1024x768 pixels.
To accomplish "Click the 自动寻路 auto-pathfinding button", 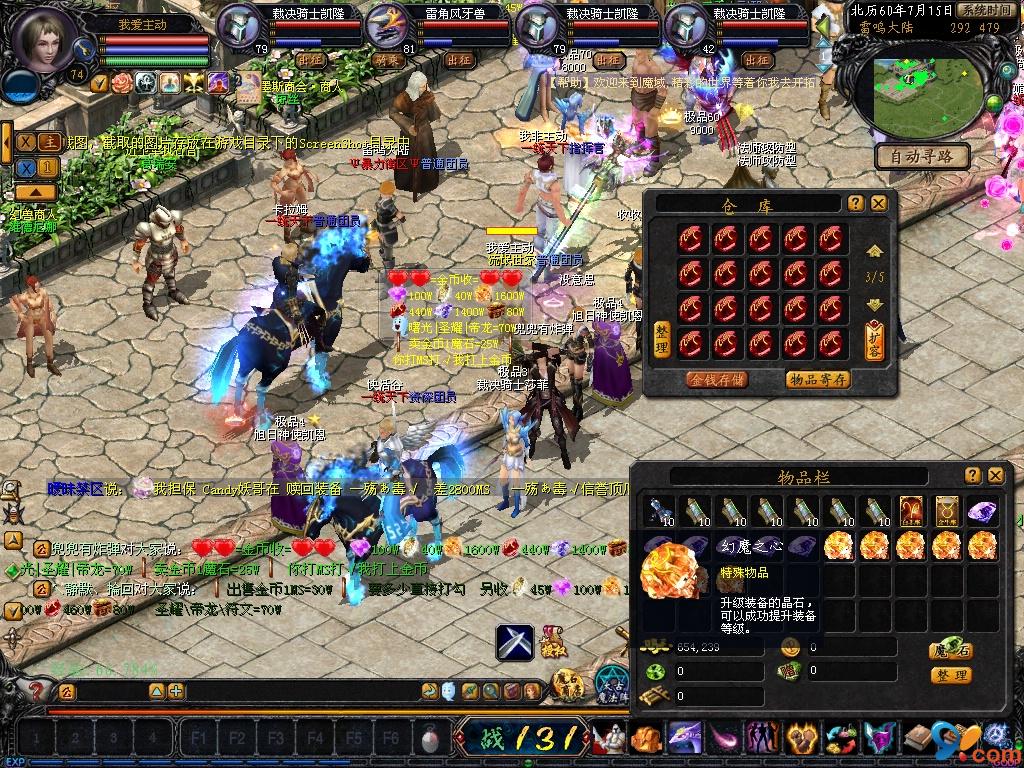I will [x=922, y=156].
